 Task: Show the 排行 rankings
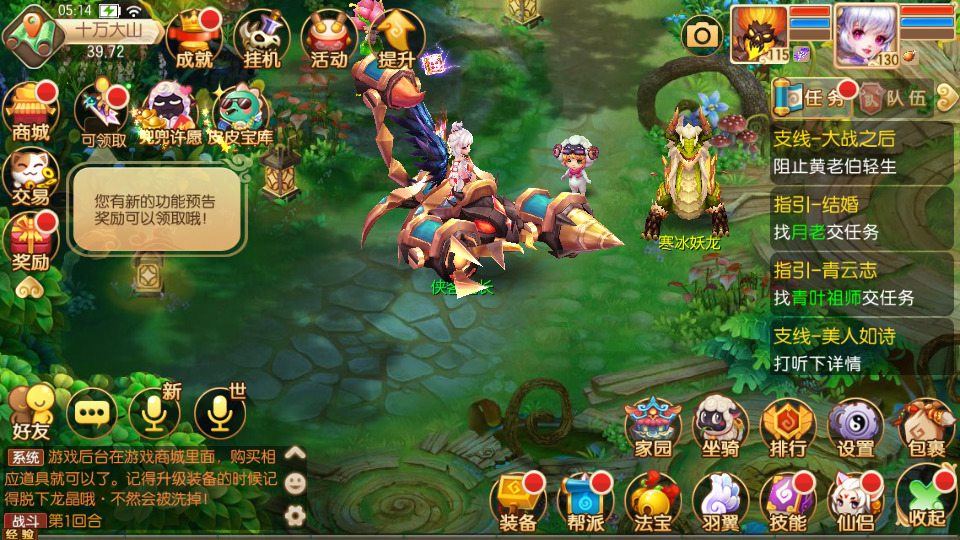(x=788, y=428)
